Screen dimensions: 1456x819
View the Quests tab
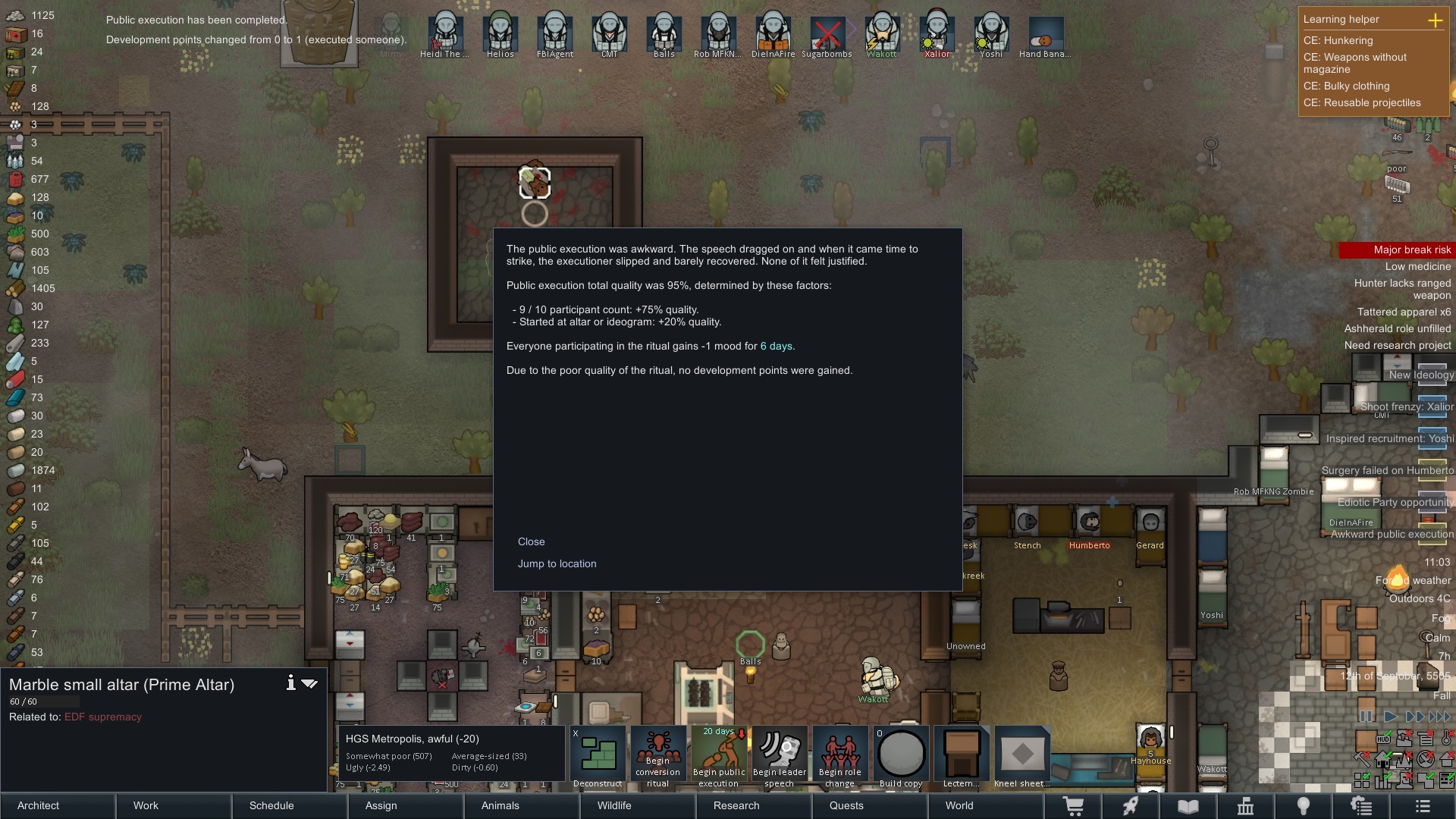coord(846,805)
